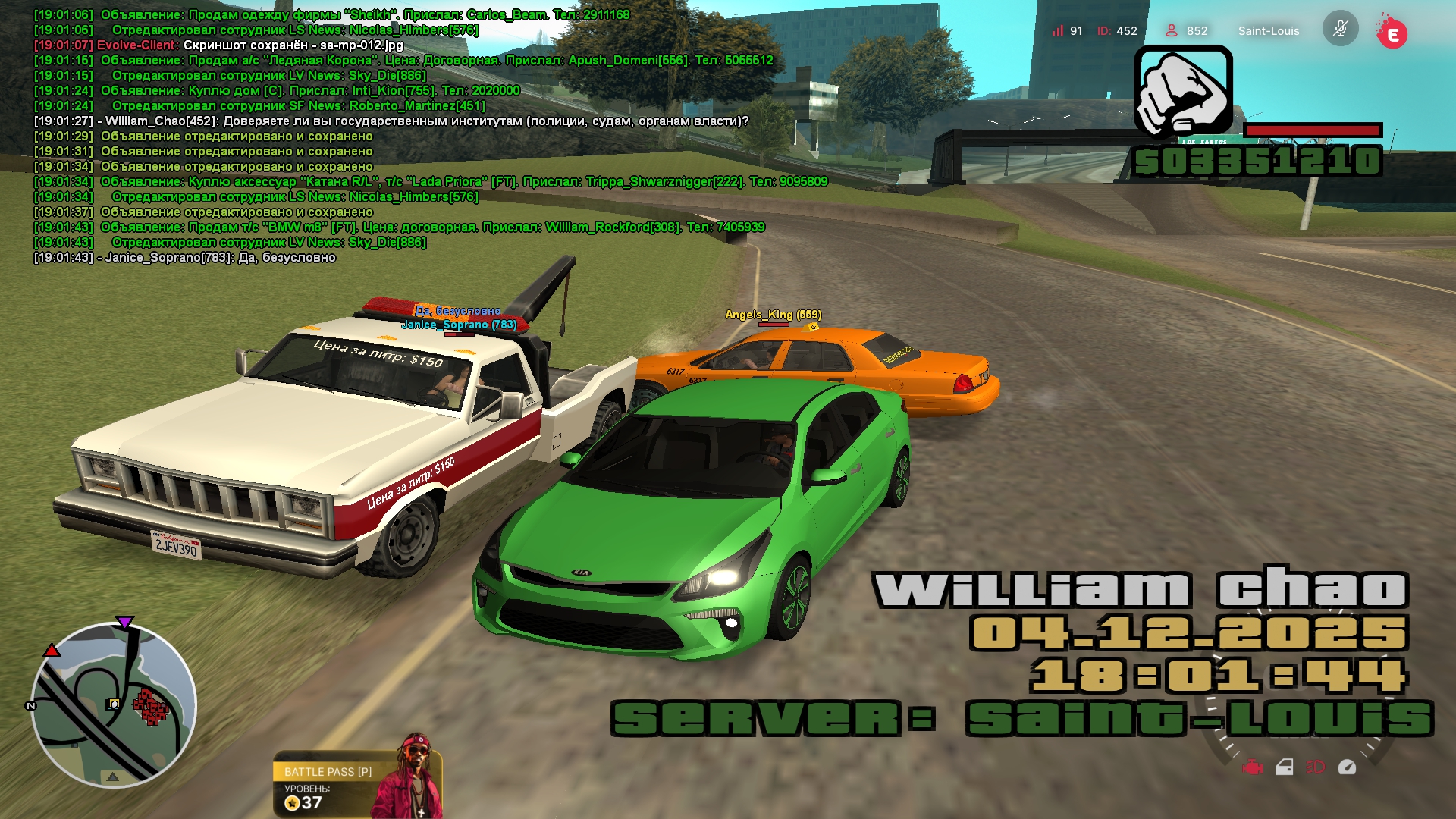Click the red house cluster on minimap

point(151,707)
